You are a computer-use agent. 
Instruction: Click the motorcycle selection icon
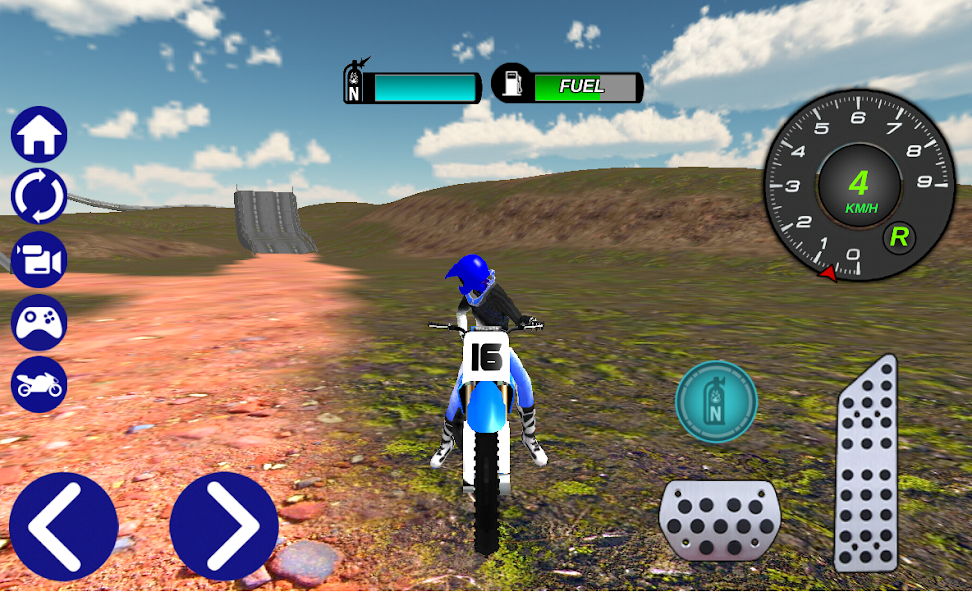(39, 385)
